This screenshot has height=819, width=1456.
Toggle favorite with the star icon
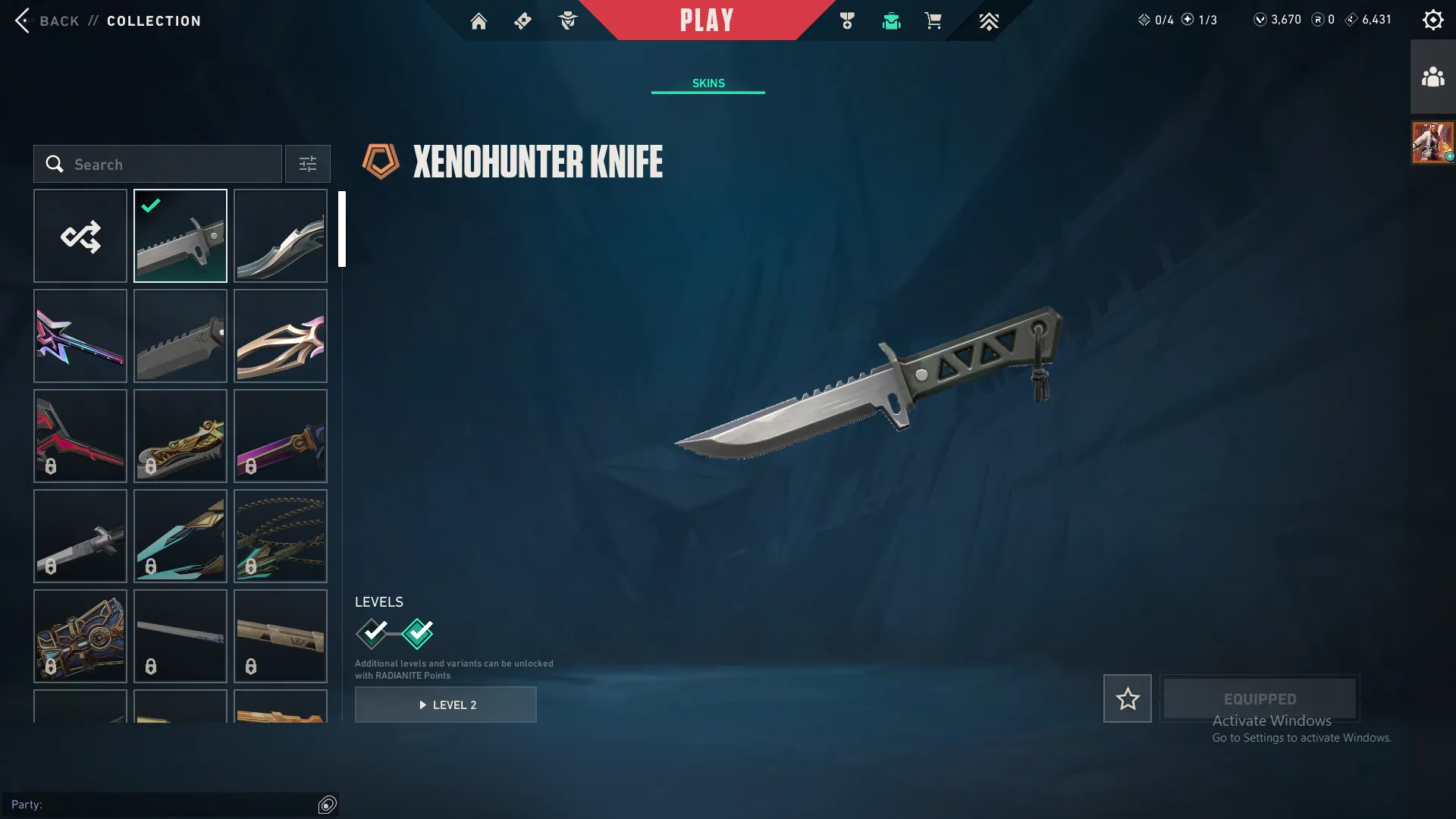pos(1127,698)
